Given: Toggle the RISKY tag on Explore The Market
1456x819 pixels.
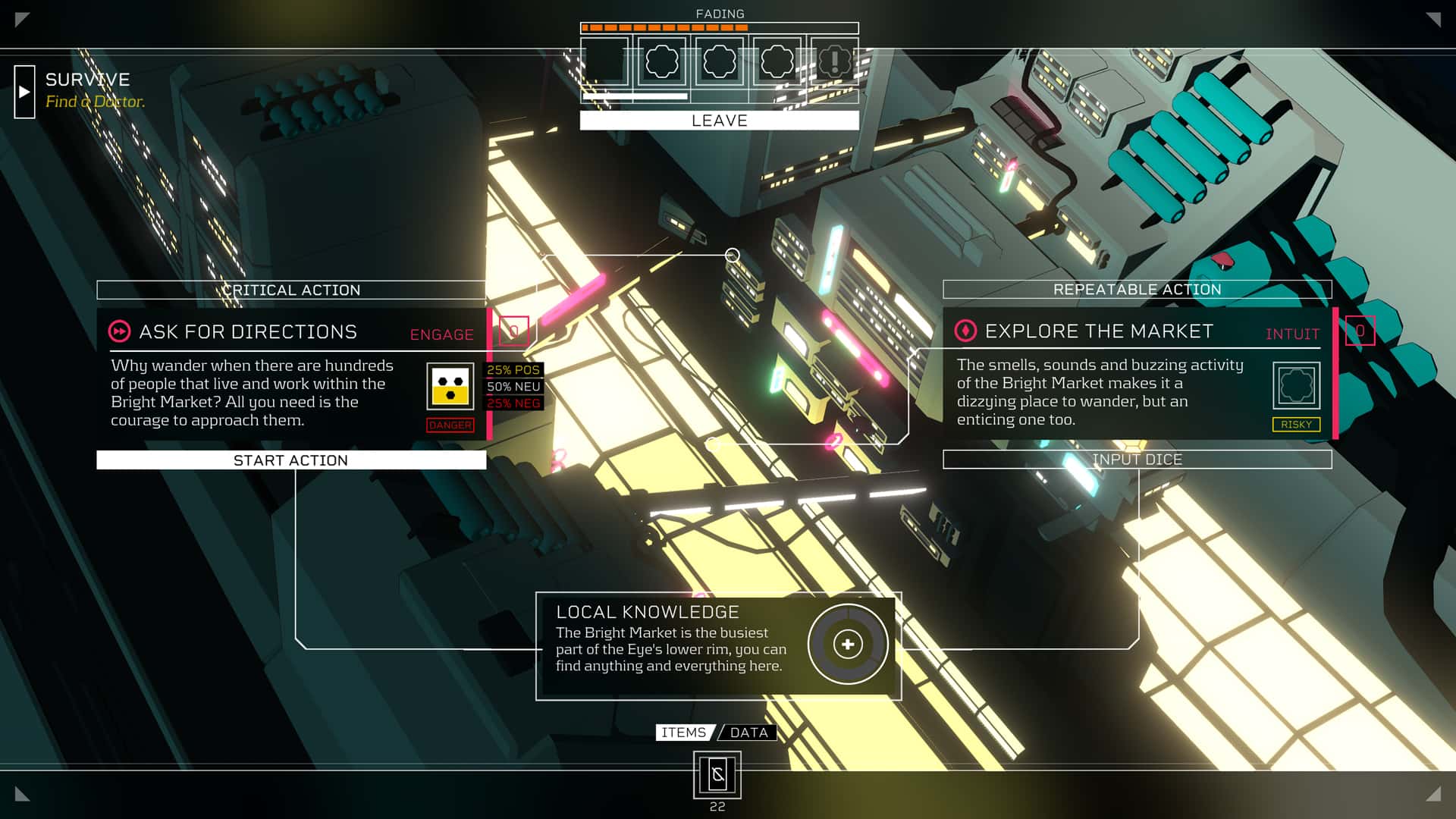Looking at the screenshot, I should click(1297, 425).
